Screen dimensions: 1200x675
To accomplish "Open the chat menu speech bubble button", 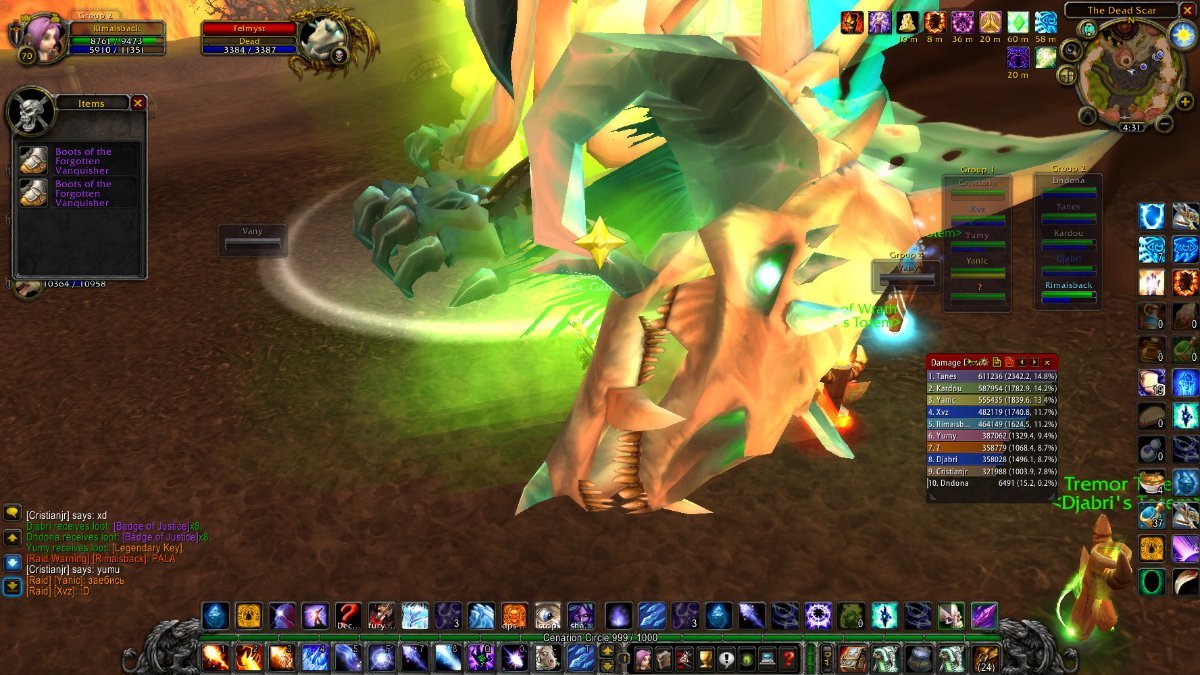I will coord(12,513).
